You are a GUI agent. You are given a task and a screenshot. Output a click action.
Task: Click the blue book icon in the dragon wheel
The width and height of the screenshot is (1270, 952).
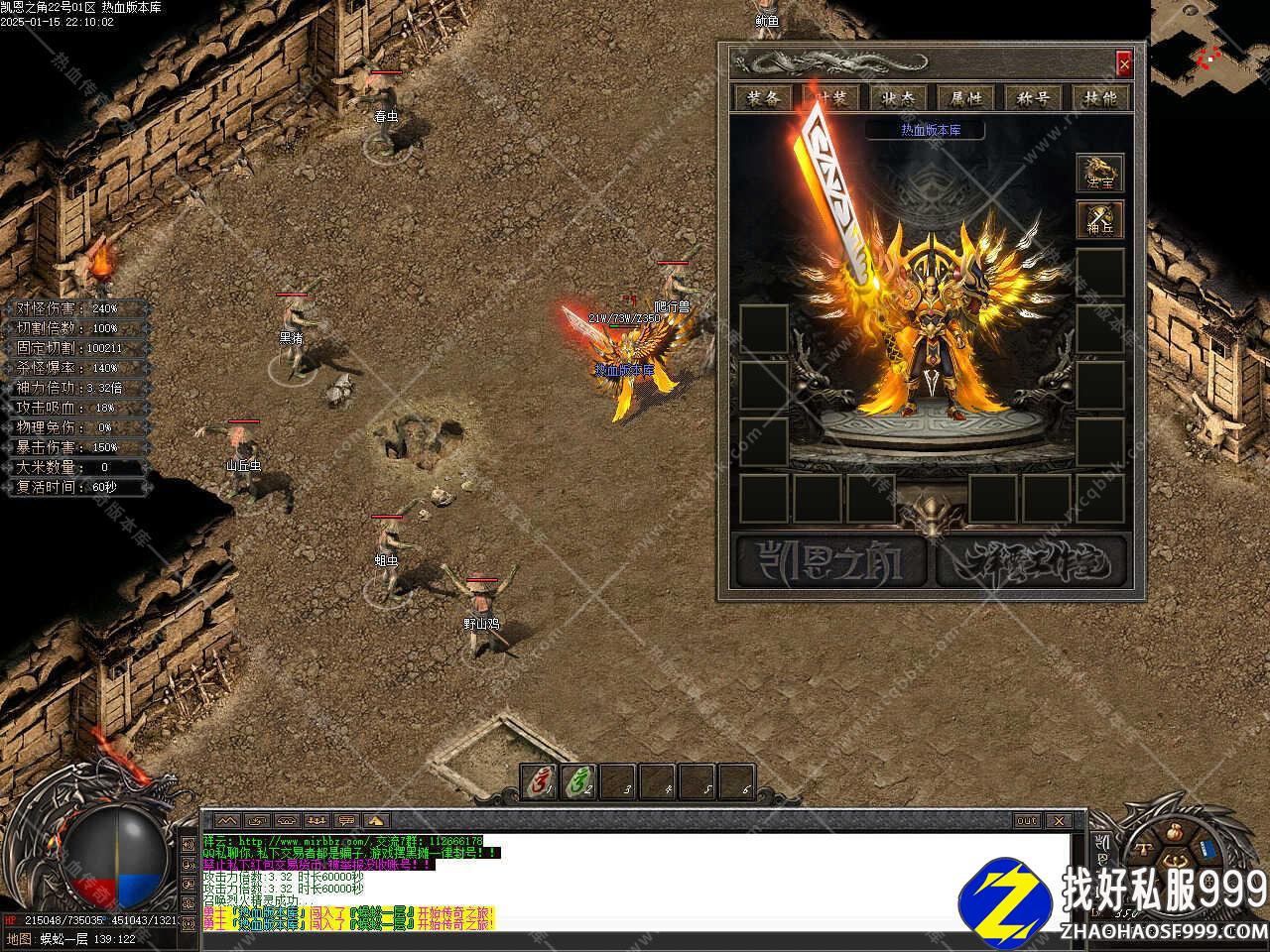tap(1206, 851)
